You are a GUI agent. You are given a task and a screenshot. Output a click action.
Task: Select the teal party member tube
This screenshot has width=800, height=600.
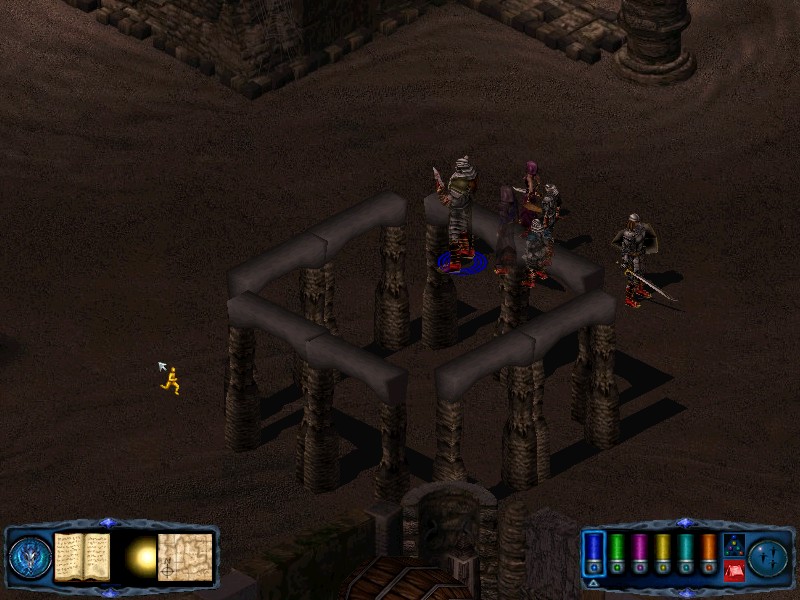(685, 553)
